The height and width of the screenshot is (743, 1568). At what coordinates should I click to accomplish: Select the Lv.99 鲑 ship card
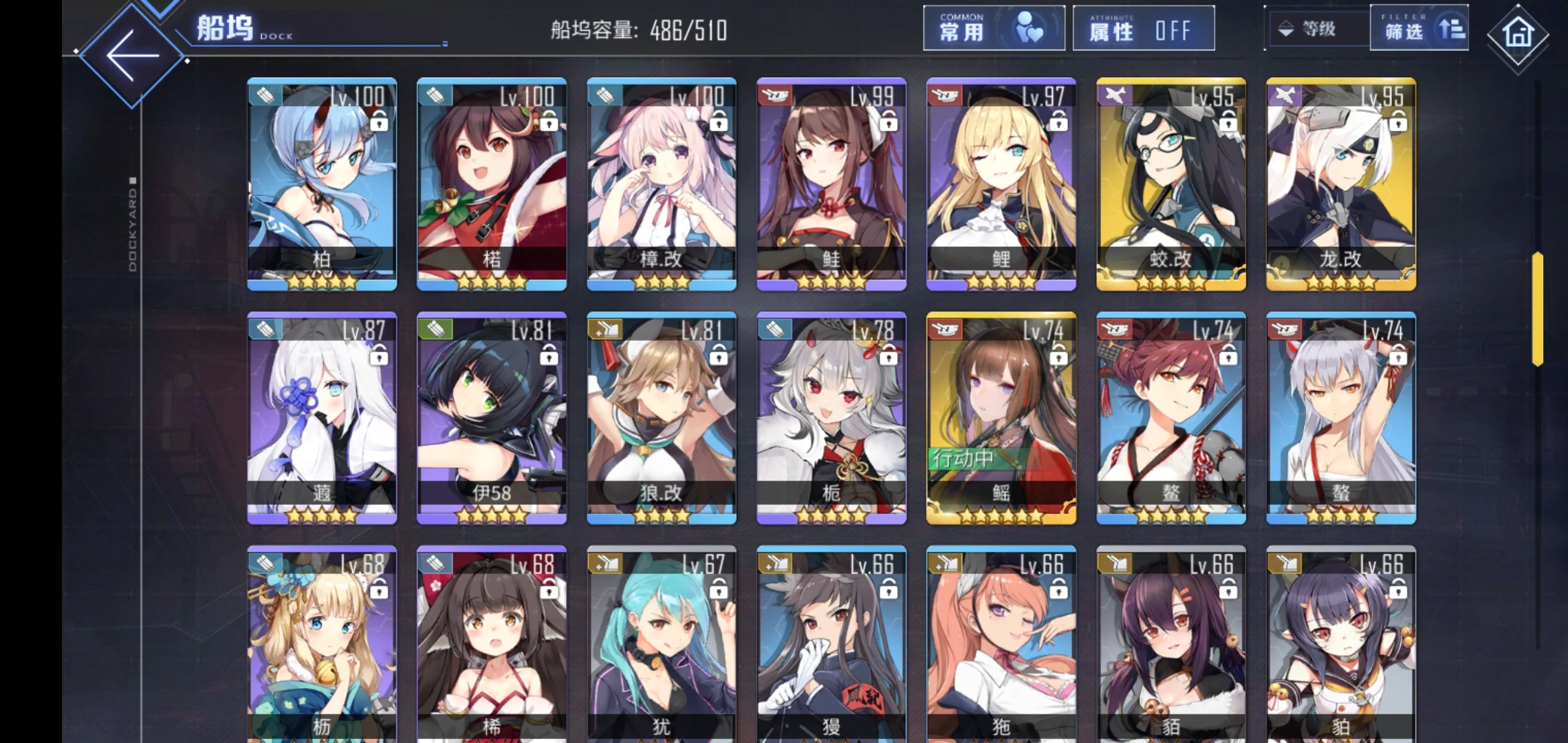click(831, 184)
